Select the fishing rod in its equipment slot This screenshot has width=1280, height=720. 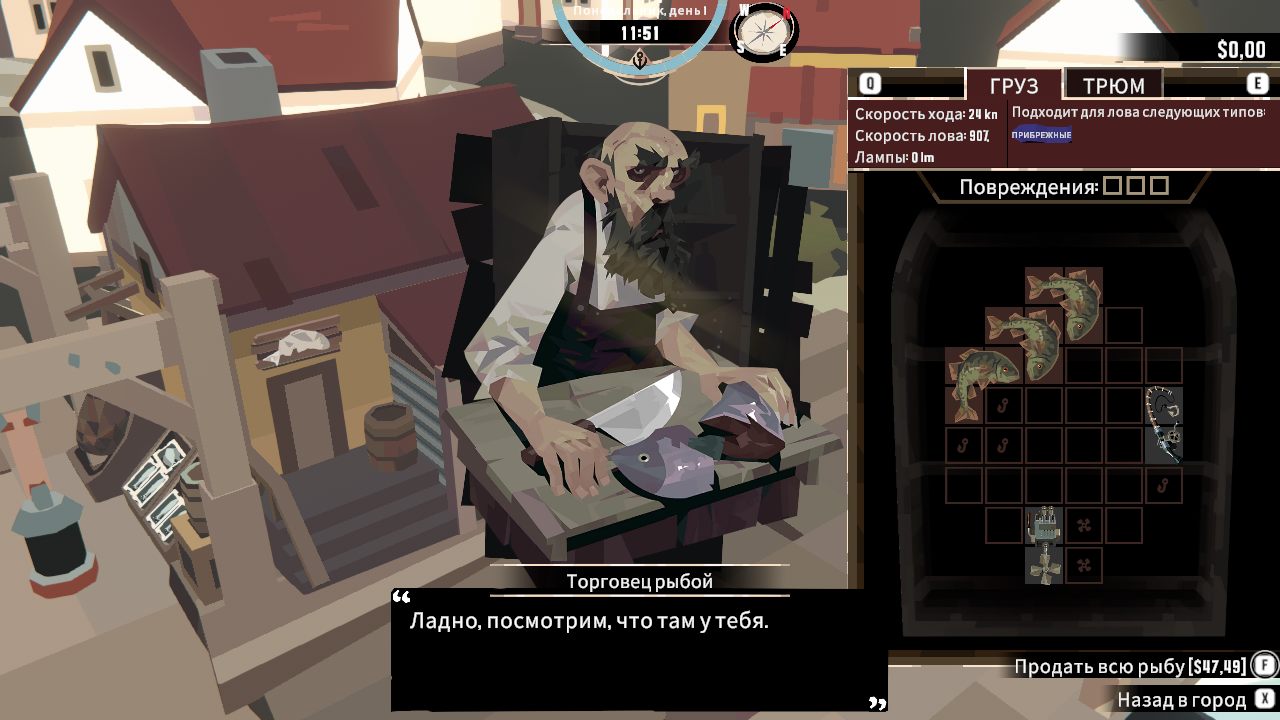coord(1164,426)
